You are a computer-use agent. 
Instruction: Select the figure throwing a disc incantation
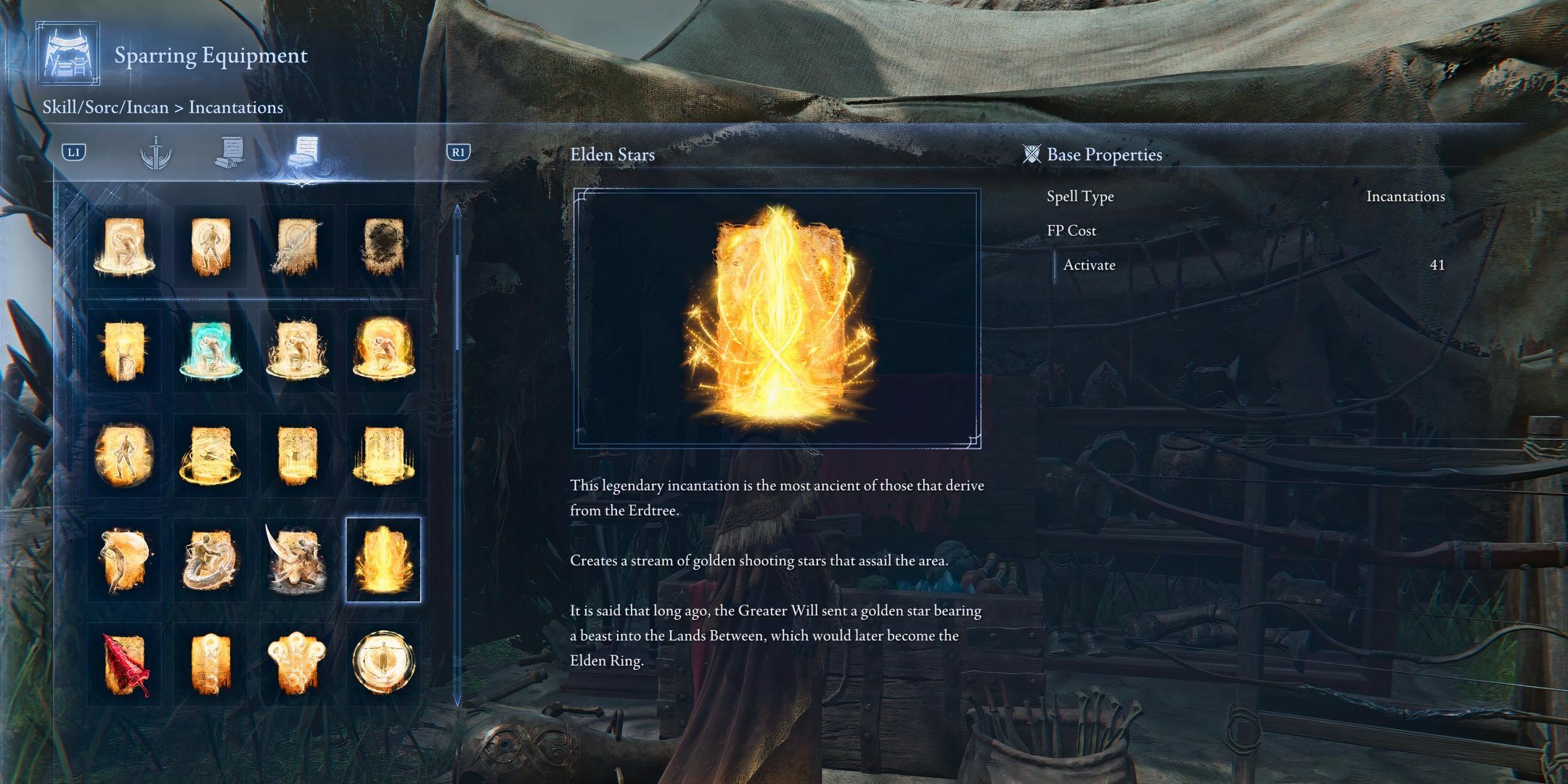pyautogui.click(x=124, y=560)
